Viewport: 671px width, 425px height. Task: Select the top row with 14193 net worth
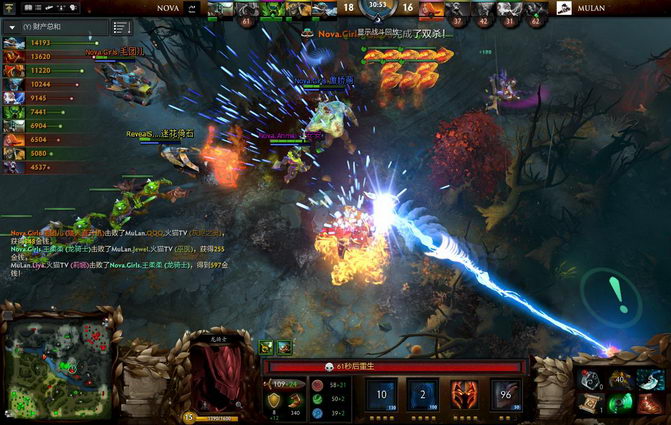[30, 43]
